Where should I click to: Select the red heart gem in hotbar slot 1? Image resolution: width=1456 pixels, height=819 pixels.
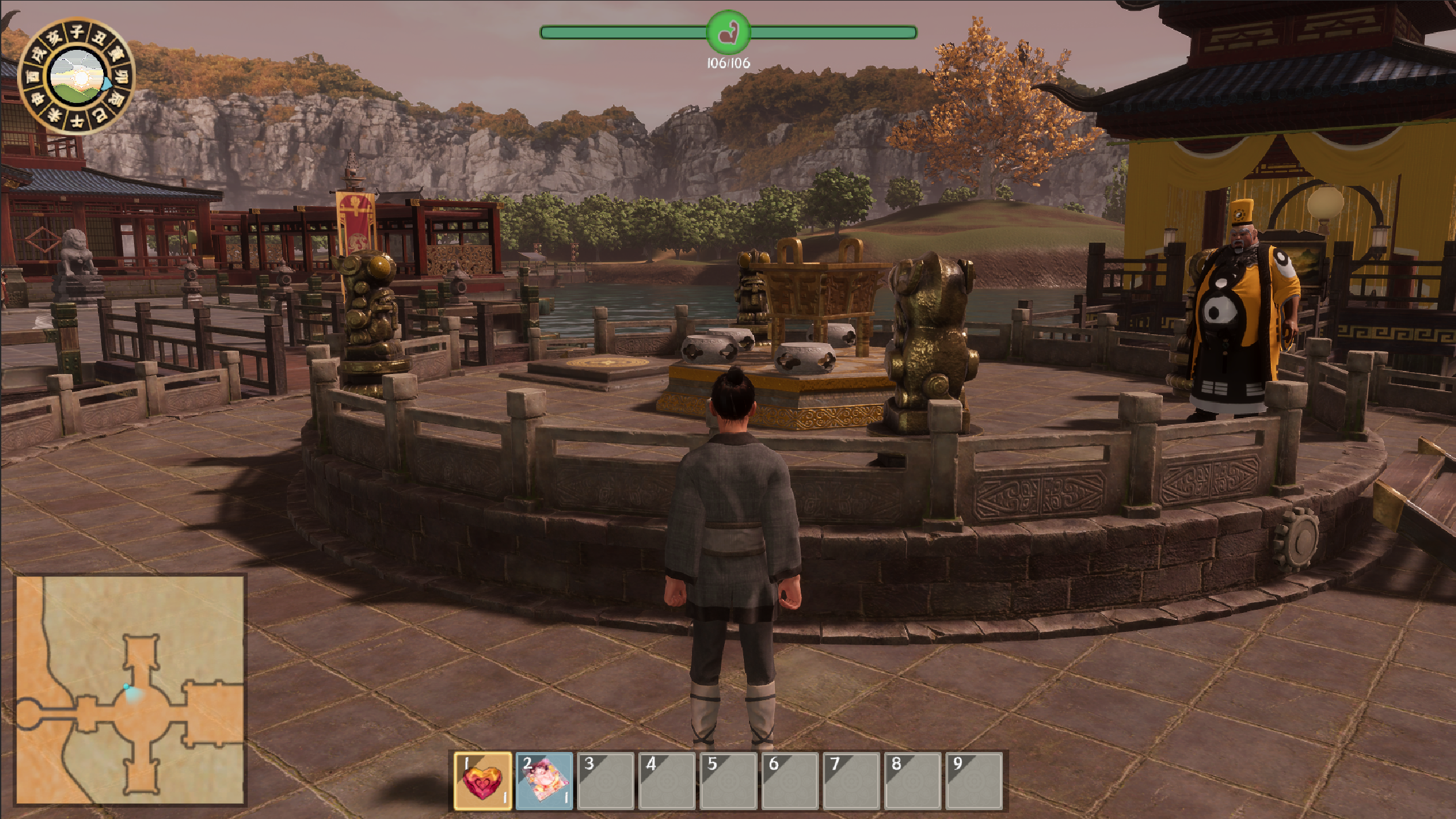[482, 781]
